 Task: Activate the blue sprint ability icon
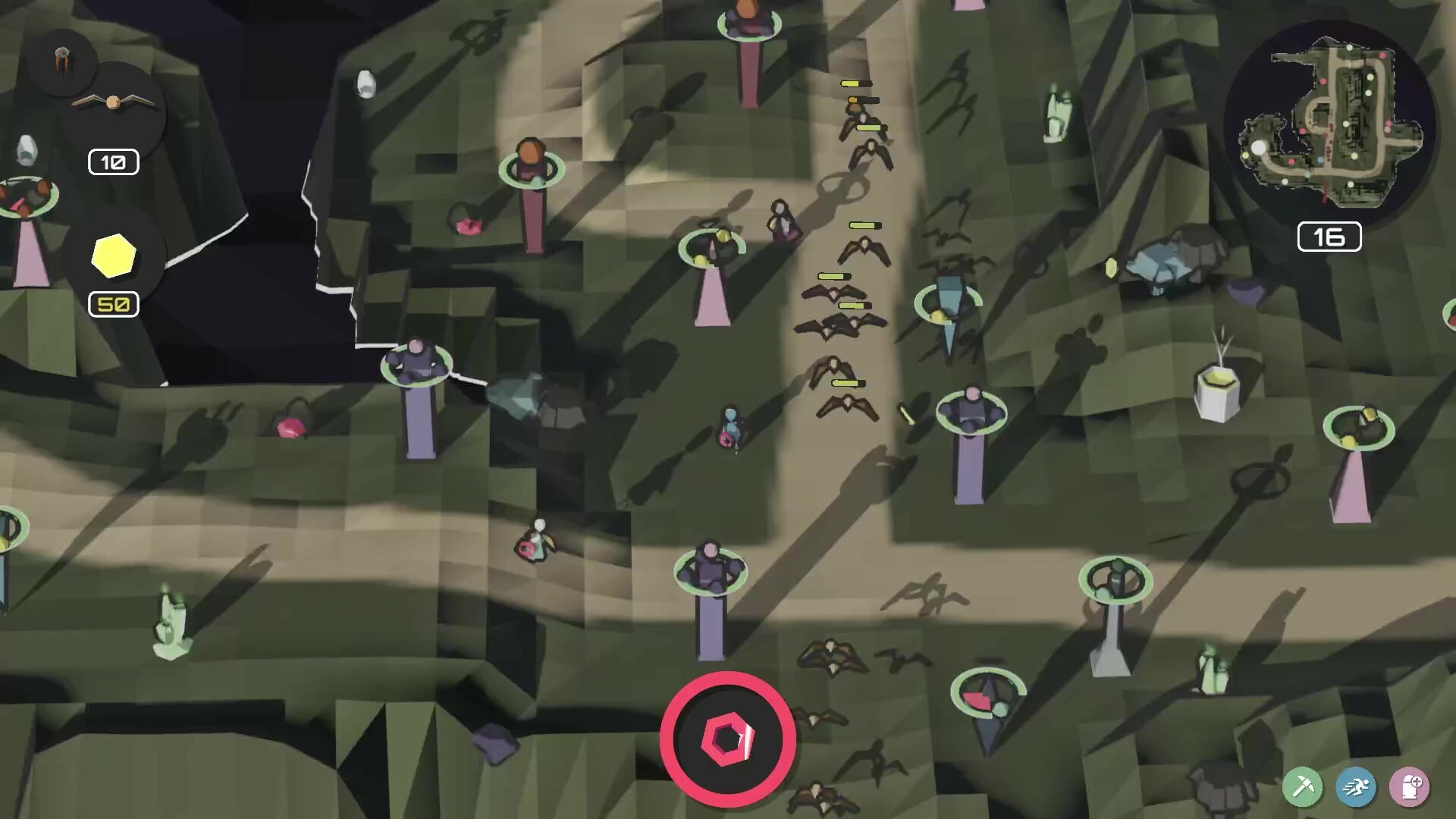(1357, 786)
